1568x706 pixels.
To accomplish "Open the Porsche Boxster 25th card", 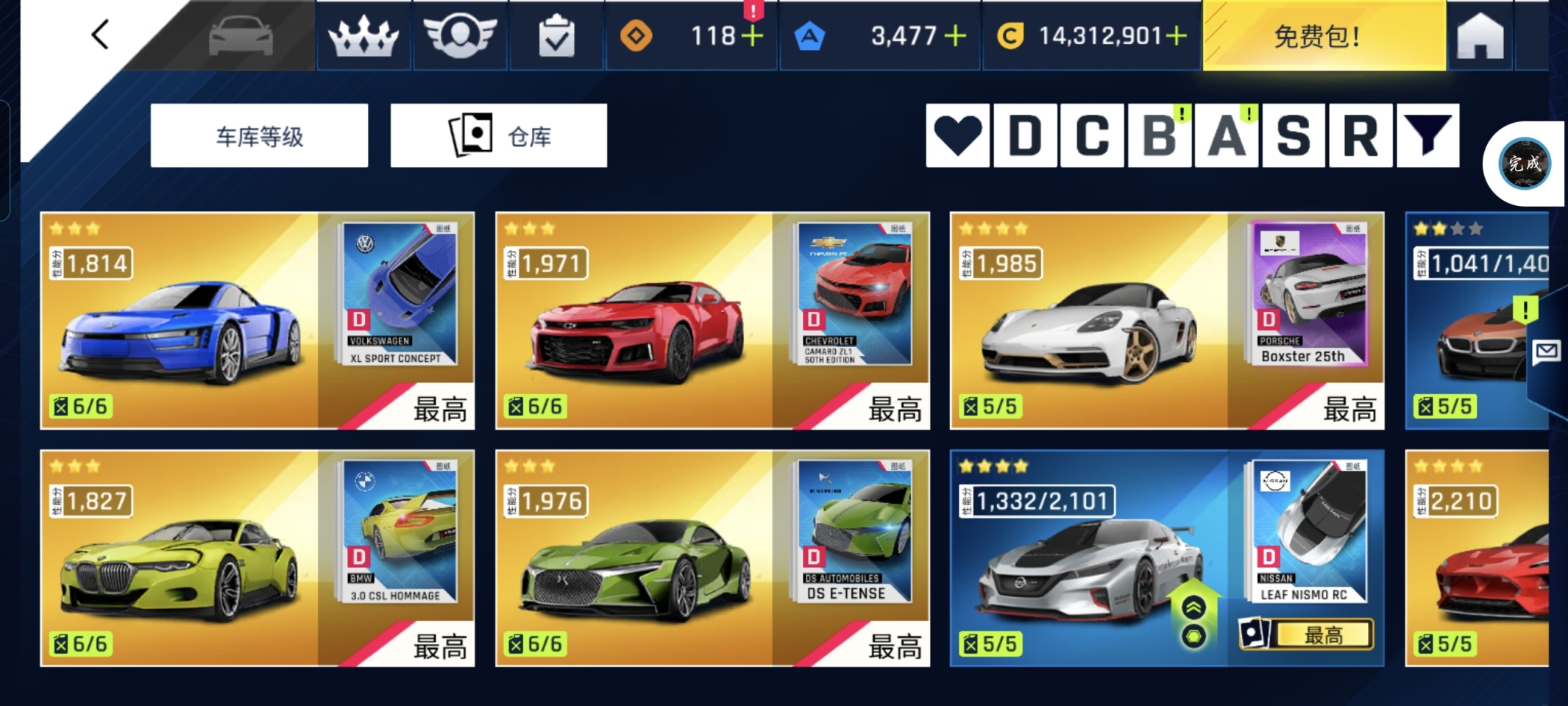I will 1166,321.
